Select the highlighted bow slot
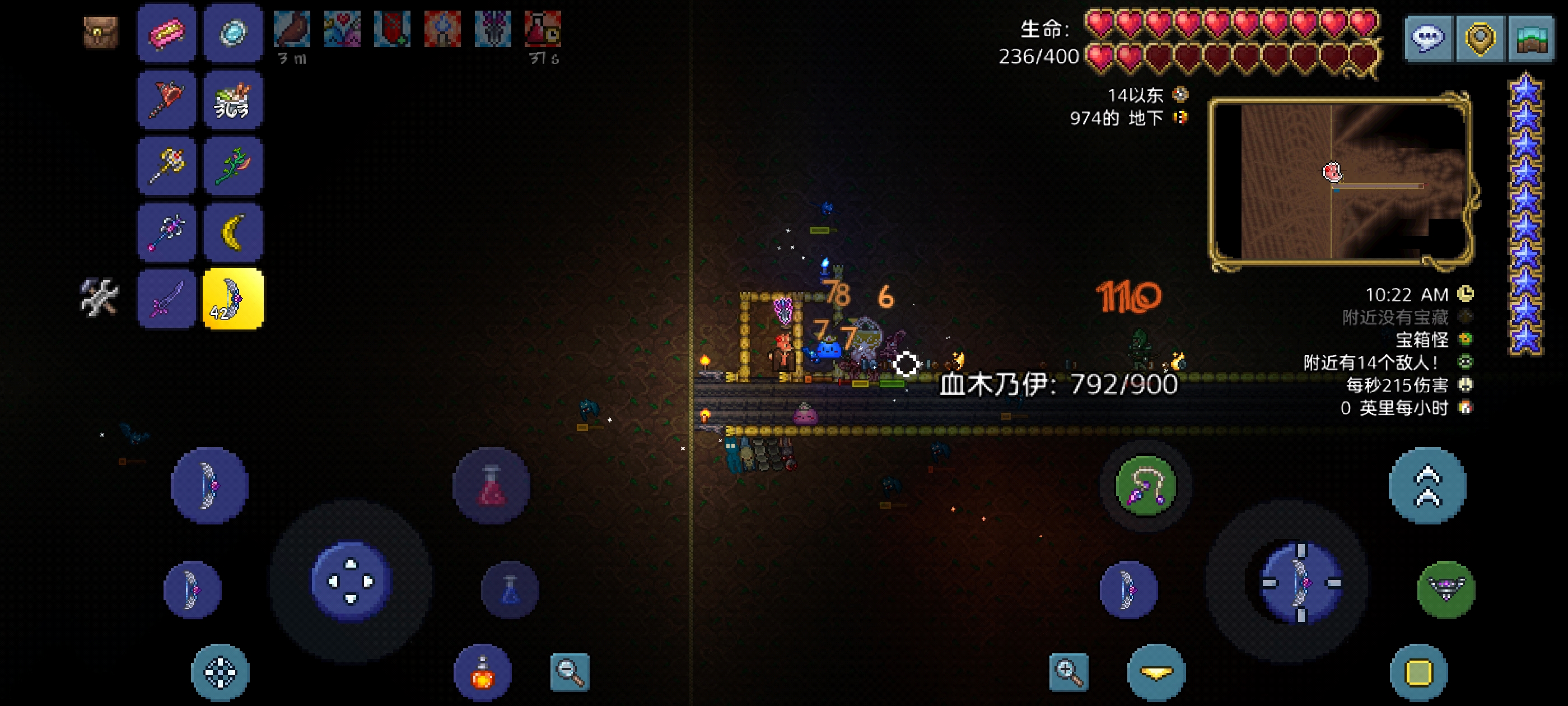Viewport: 1568px width, 706px height. (x=233, y=299)
